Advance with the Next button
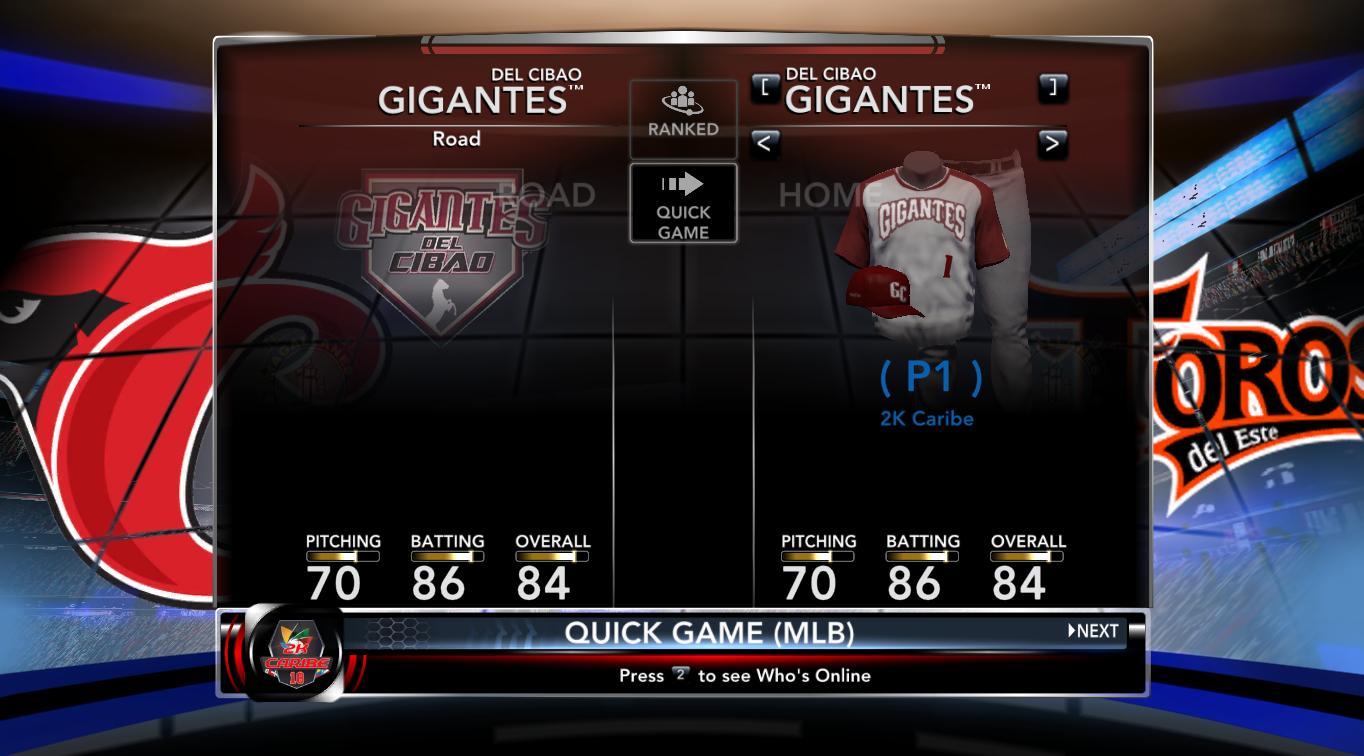 (1093, 631)
